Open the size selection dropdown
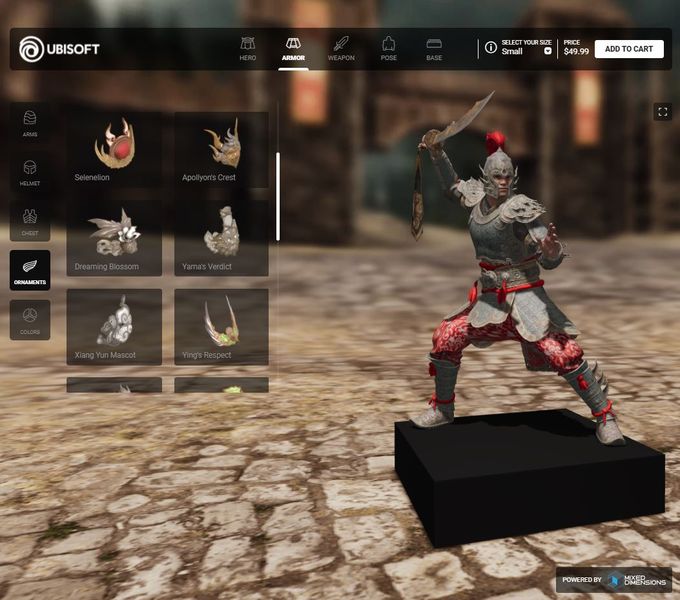680x600 pixels. (x=547, y=51)
